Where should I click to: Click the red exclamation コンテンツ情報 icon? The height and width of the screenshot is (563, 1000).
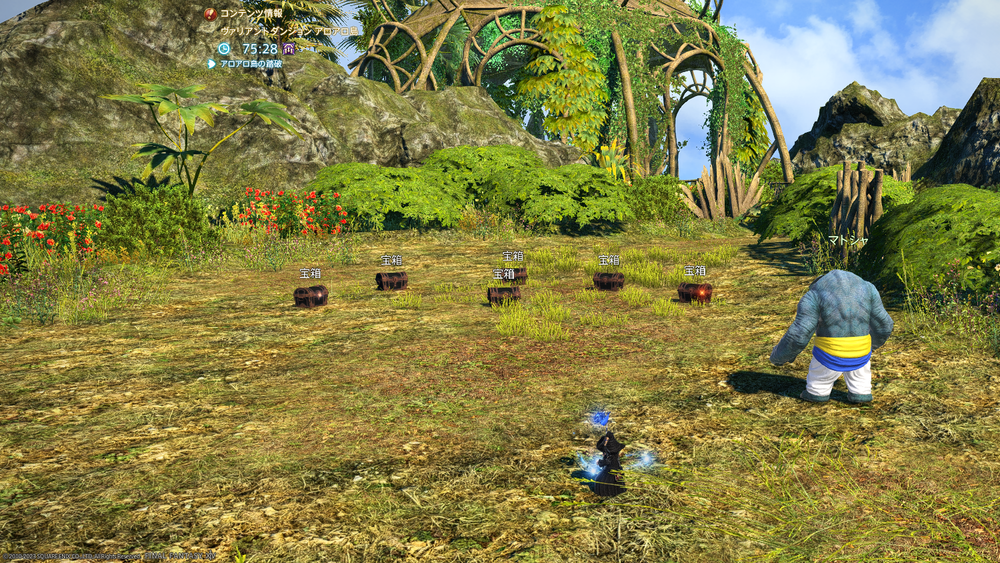click(x=211, y=14)
